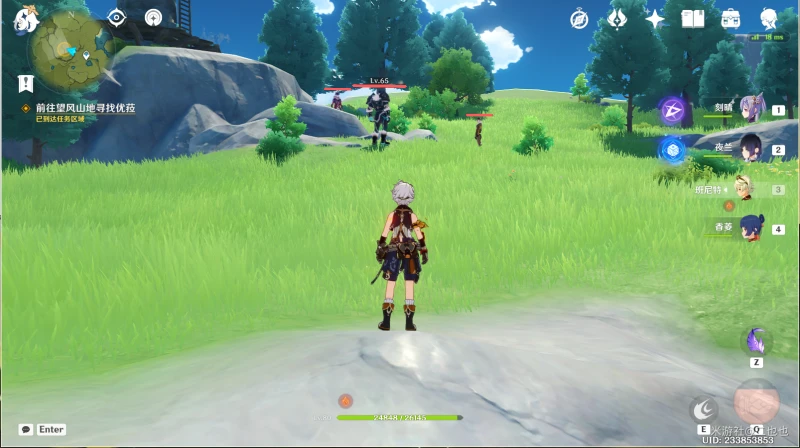Trigger the large red elemental burst icon

click(756, 401)
